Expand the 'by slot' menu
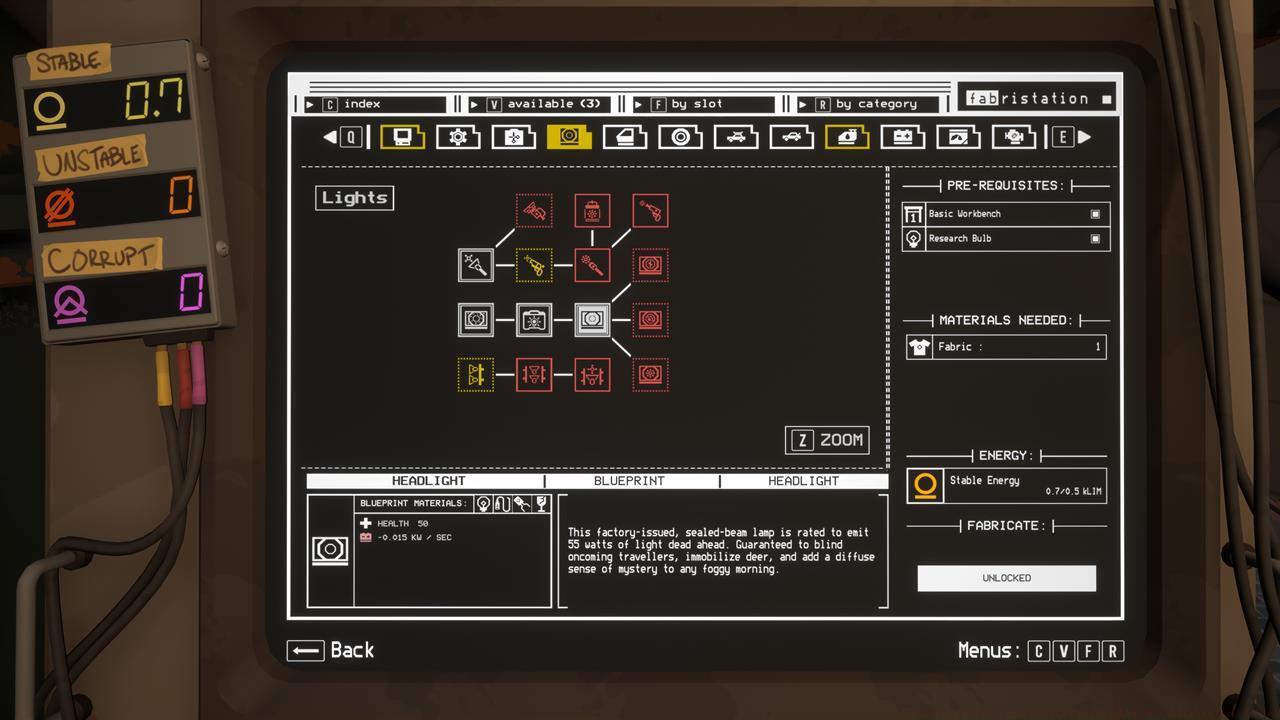 pyautogui.click(x=700, y=103)
